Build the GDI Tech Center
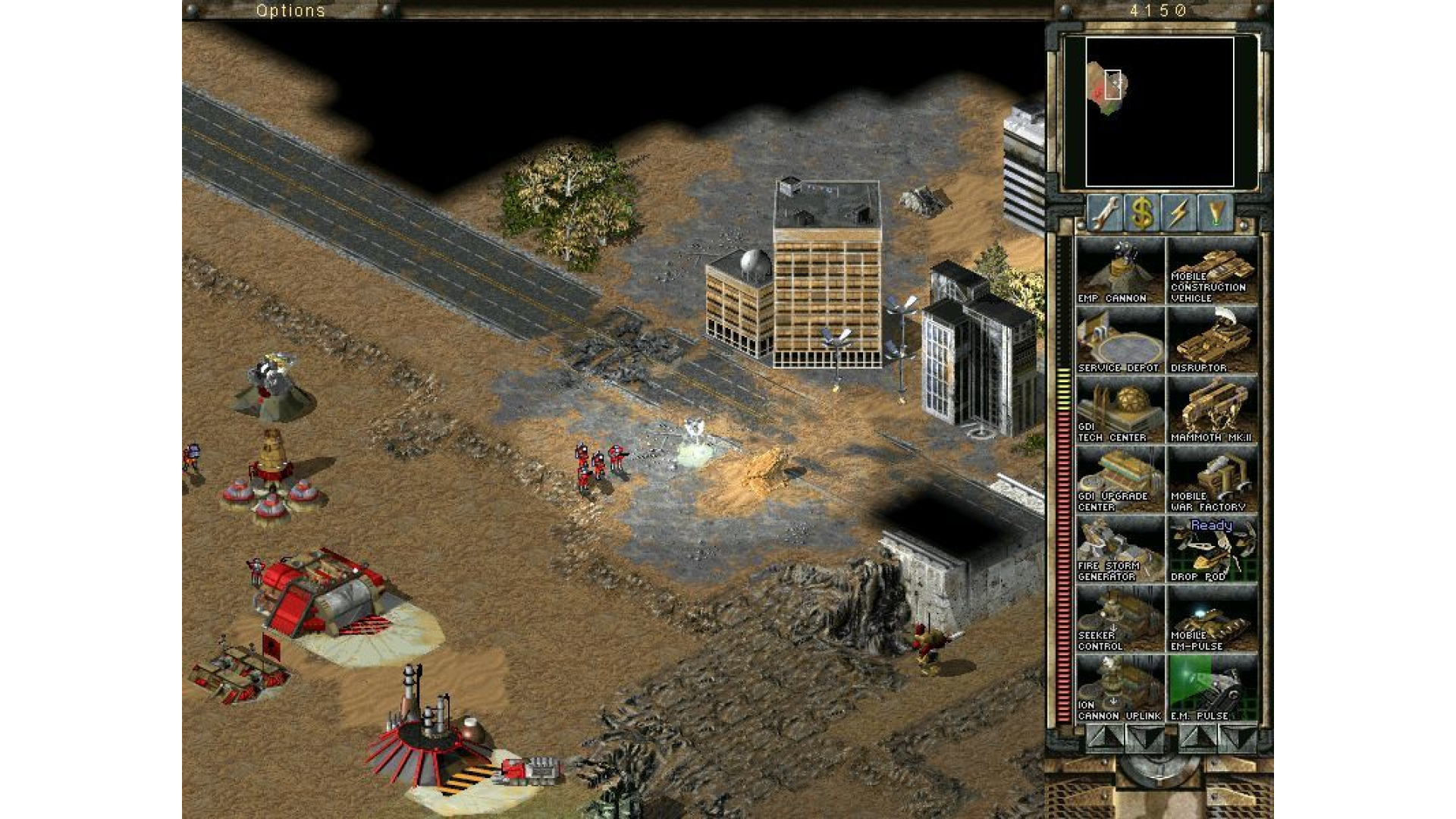Screen dimensions: 1456x819 1119,408
